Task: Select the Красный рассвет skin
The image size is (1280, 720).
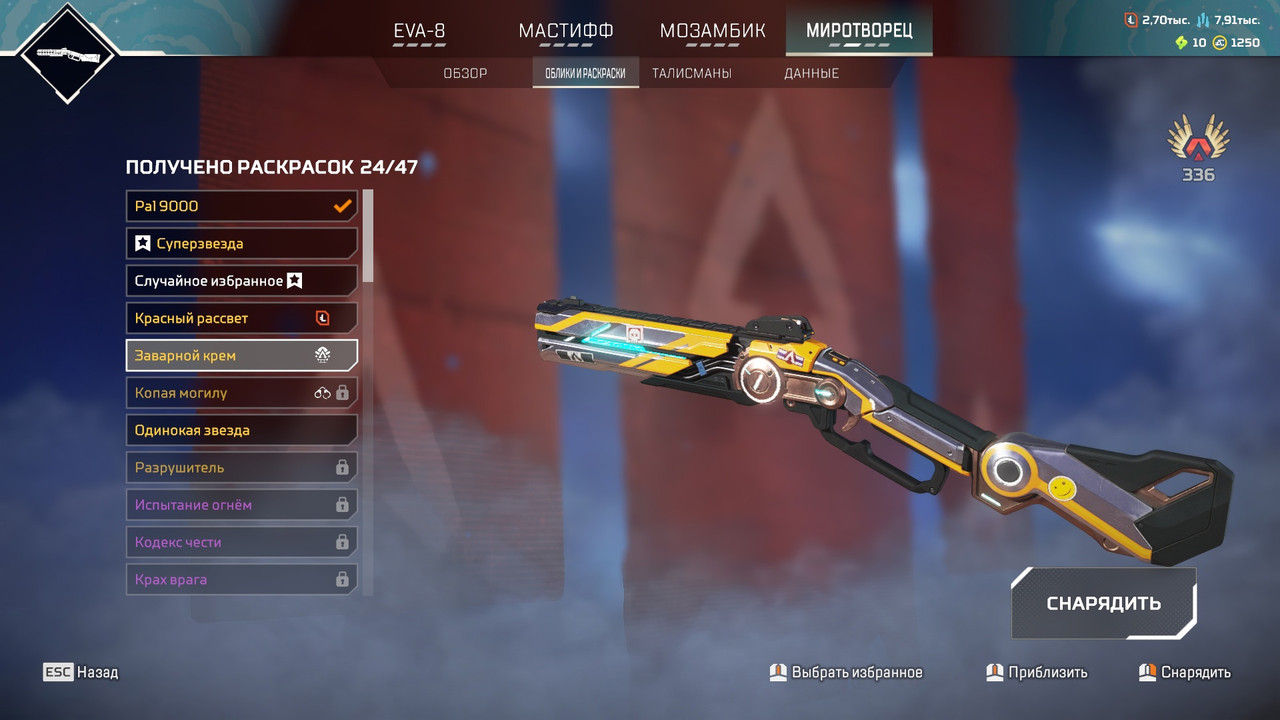Action: [242, 318]
